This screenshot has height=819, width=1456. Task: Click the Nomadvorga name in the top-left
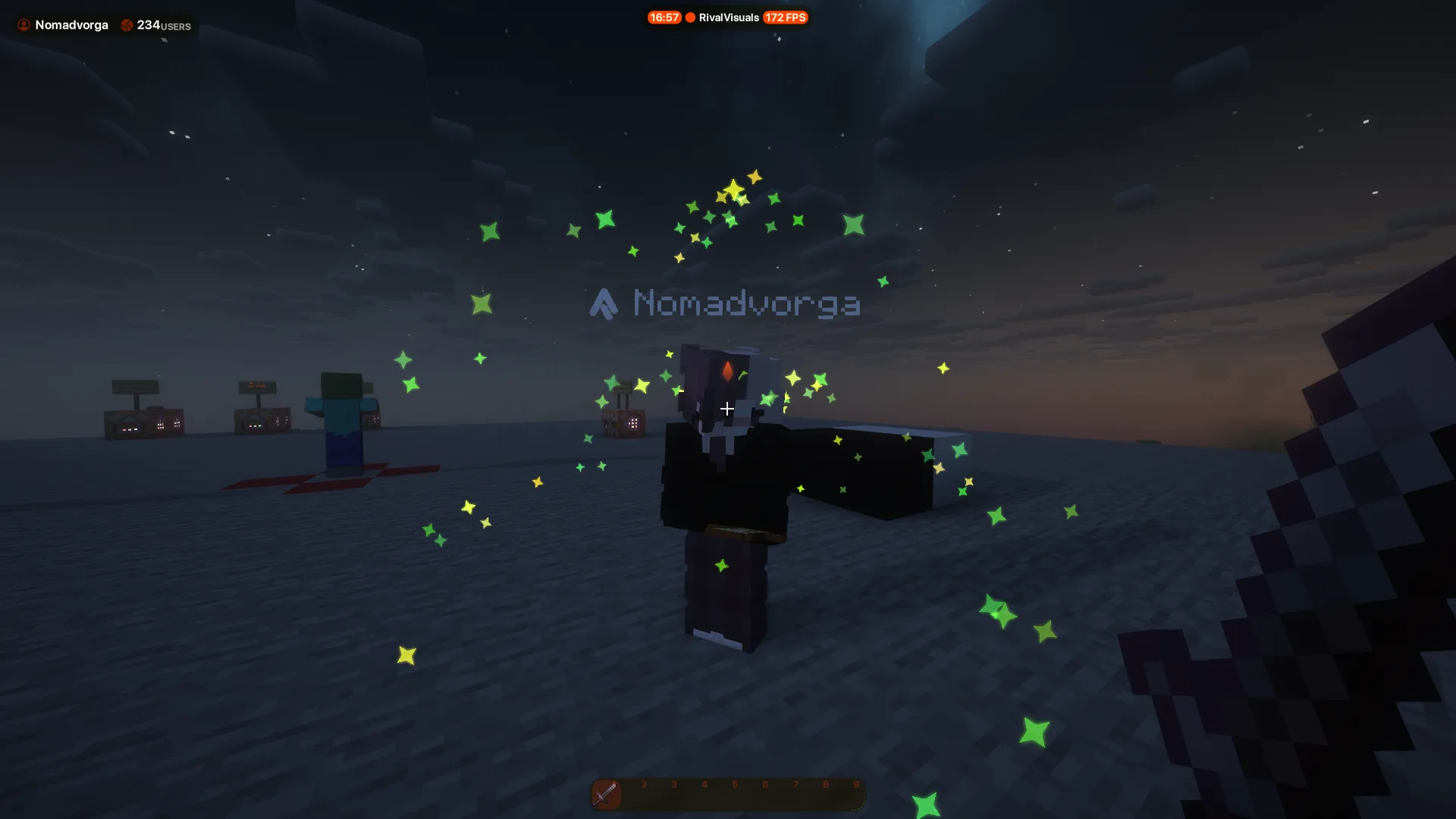(x=71, y=24)
